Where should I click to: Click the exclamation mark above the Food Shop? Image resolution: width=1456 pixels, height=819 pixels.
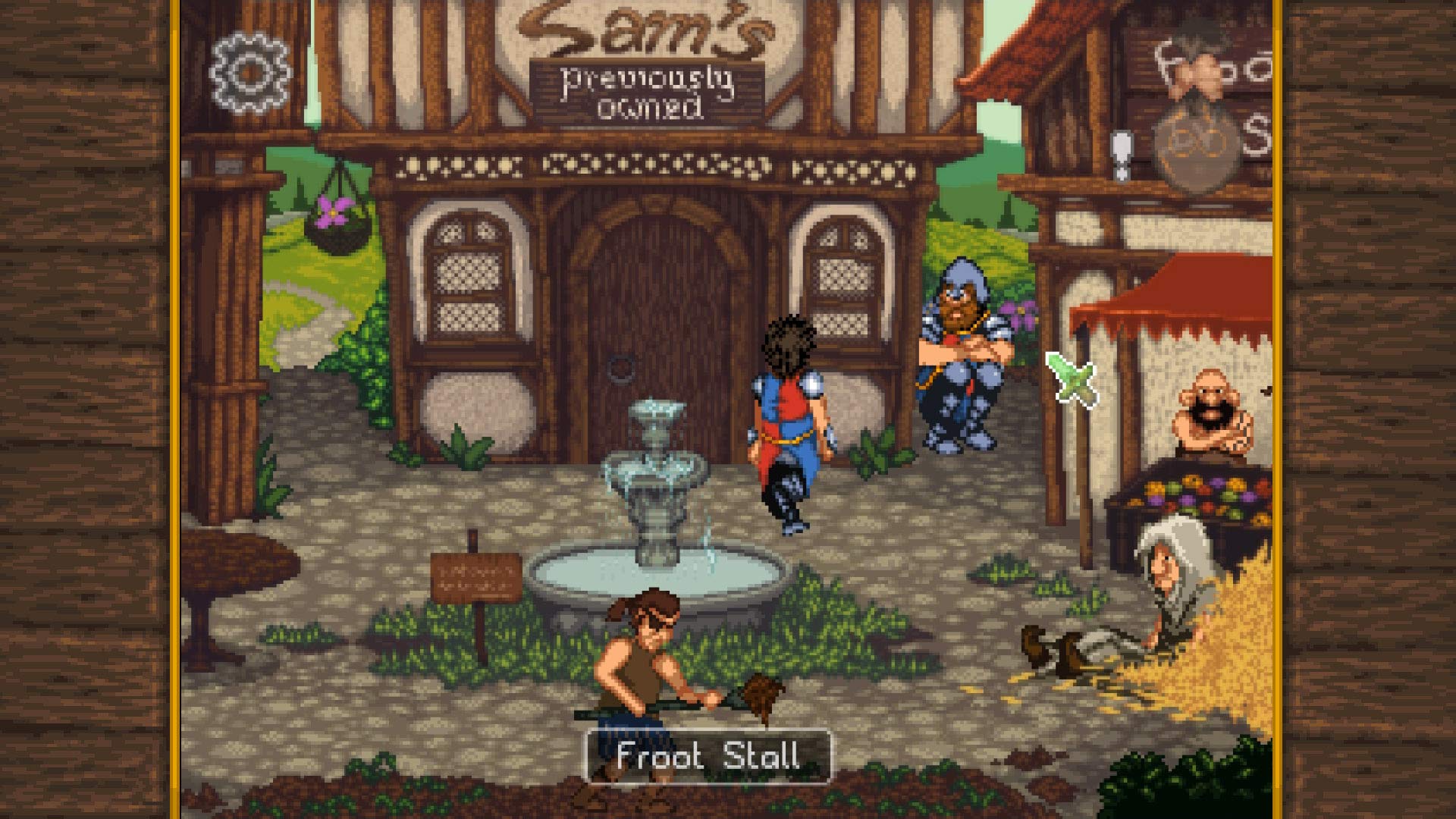pyautogui.click(x=1124, y=152)
